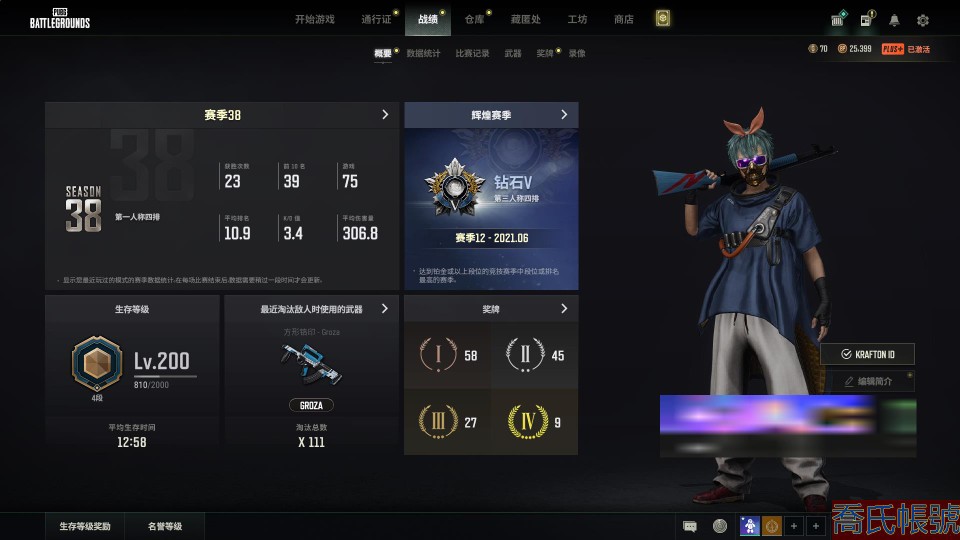This screenshot has width=960, height=540.
Task: Expand the 辉煌赛季 panel
Action: point(564,115)
